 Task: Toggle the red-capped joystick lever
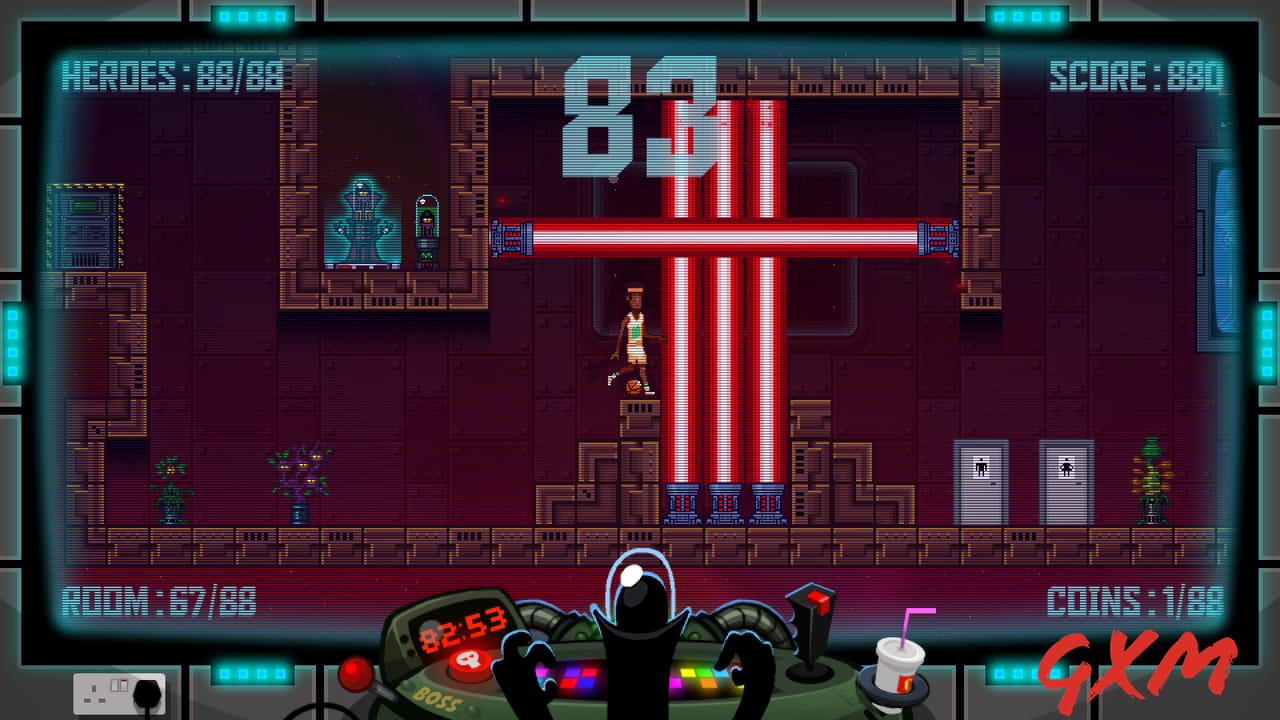[812, 613]
